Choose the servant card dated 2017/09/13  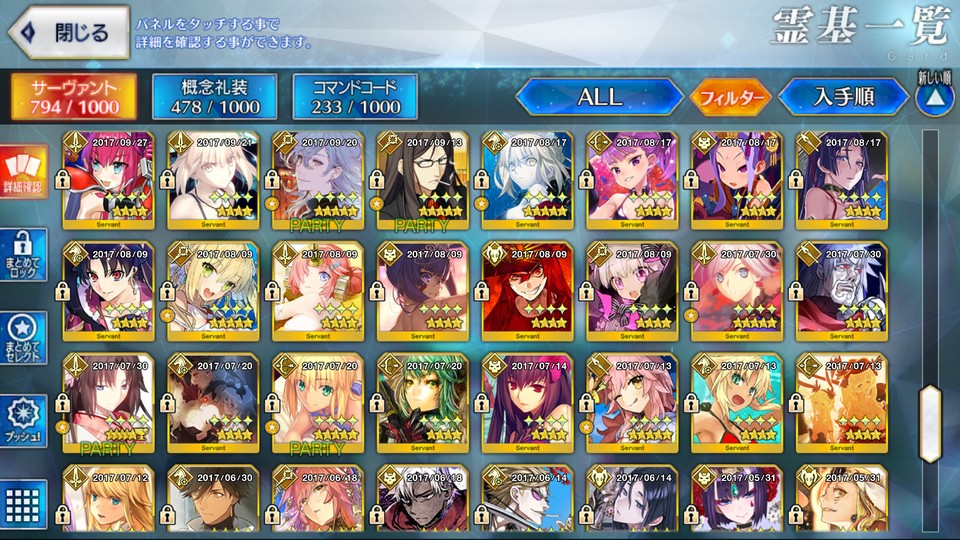423,178
